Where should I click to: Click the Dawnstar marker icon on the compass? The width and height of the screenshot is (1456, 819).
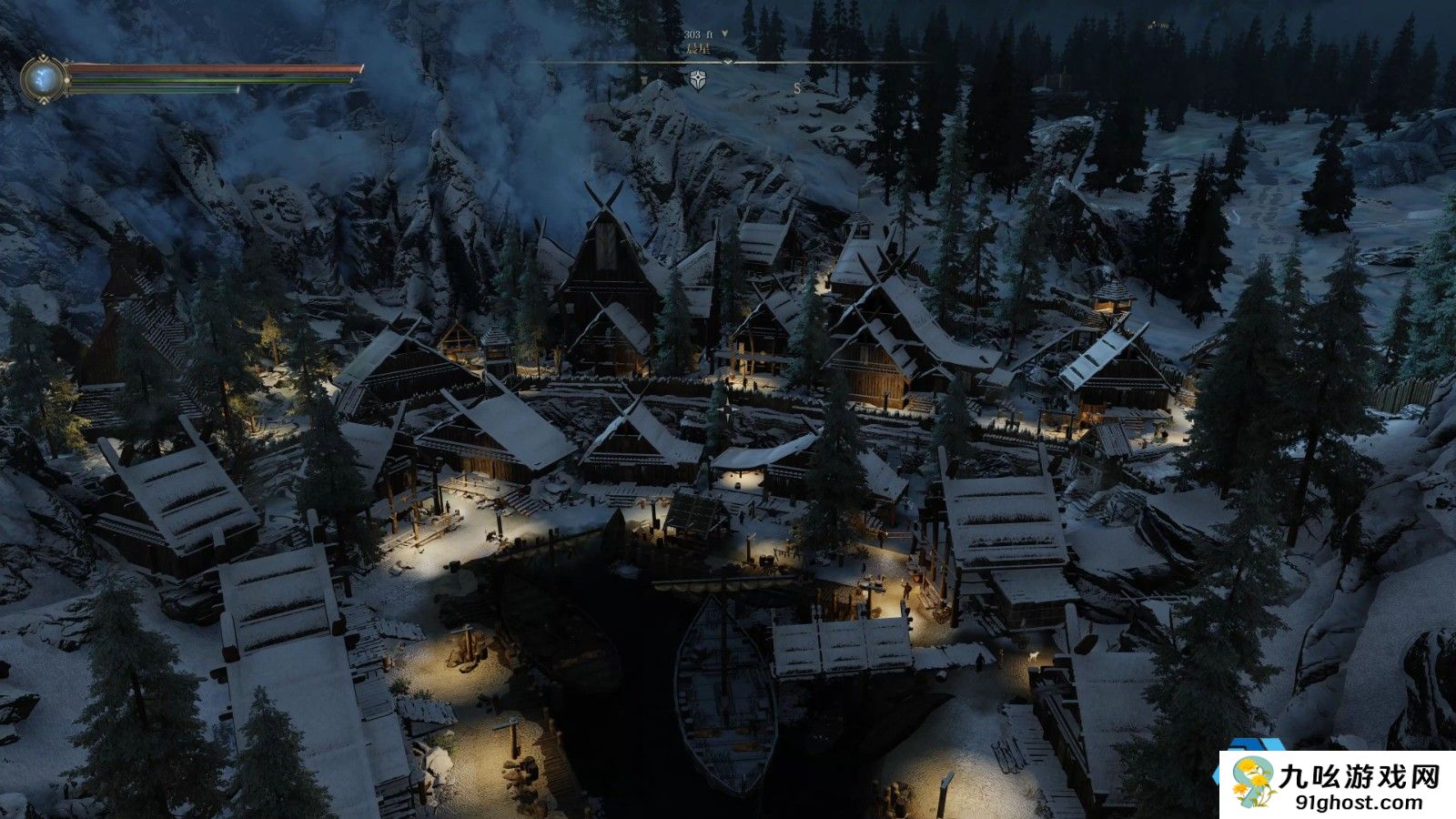coord(698,79)
